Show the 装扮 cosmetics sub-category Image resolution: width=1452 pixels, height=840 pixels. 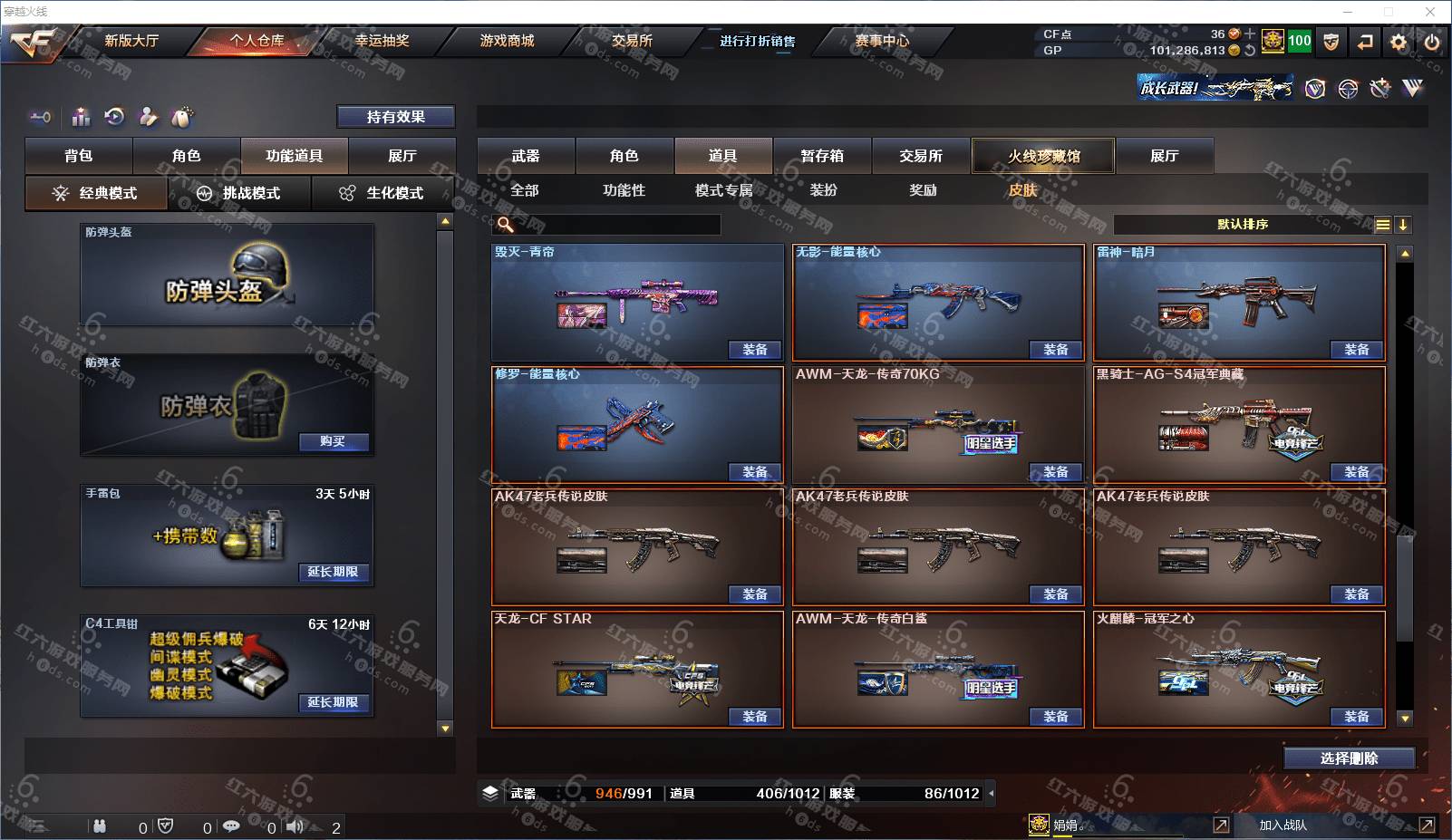823,190
